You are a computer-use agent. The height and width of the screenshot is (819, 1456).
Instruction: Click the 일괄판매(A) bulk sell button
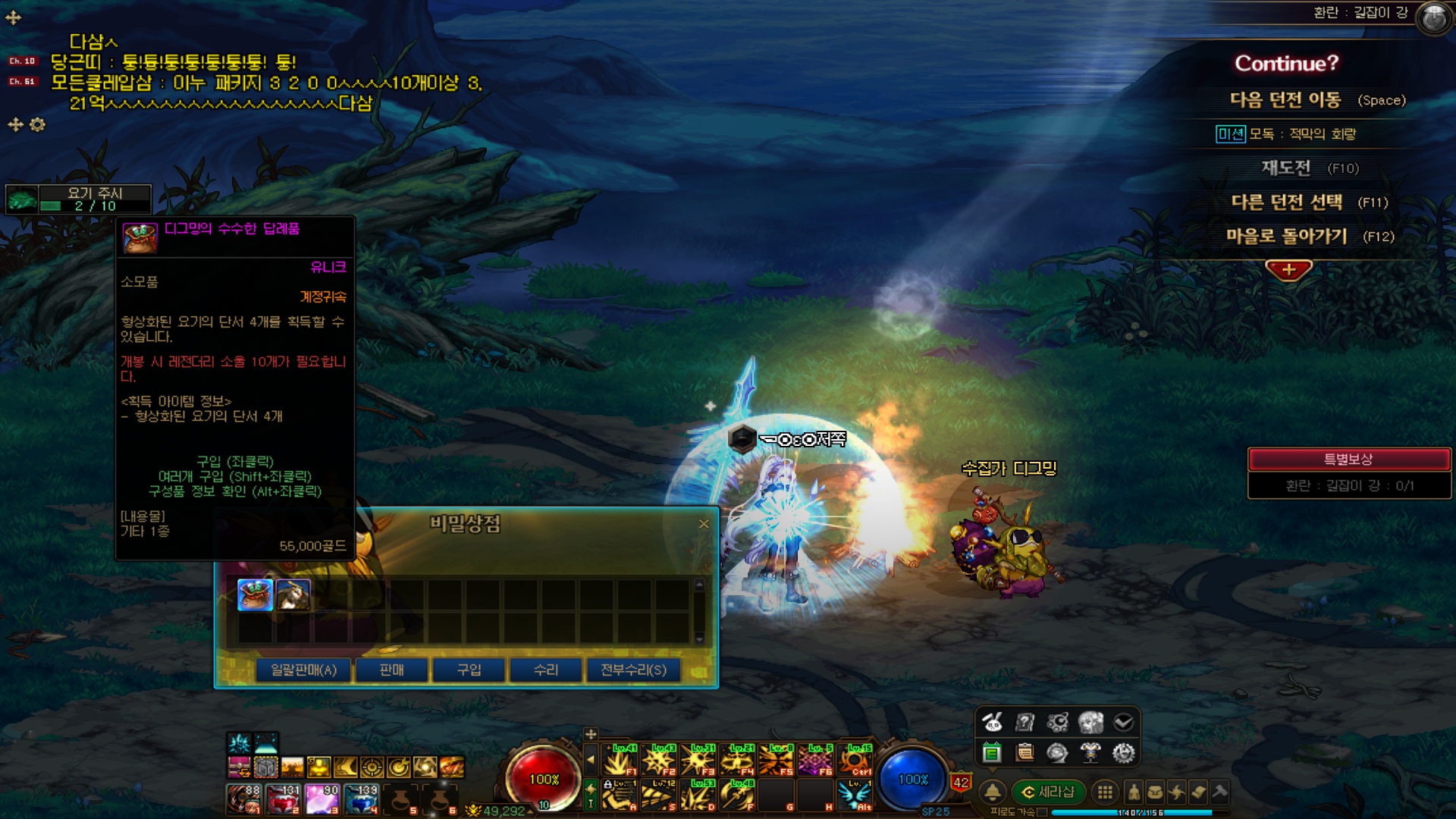pyautogui.click(x=303, y=670)
